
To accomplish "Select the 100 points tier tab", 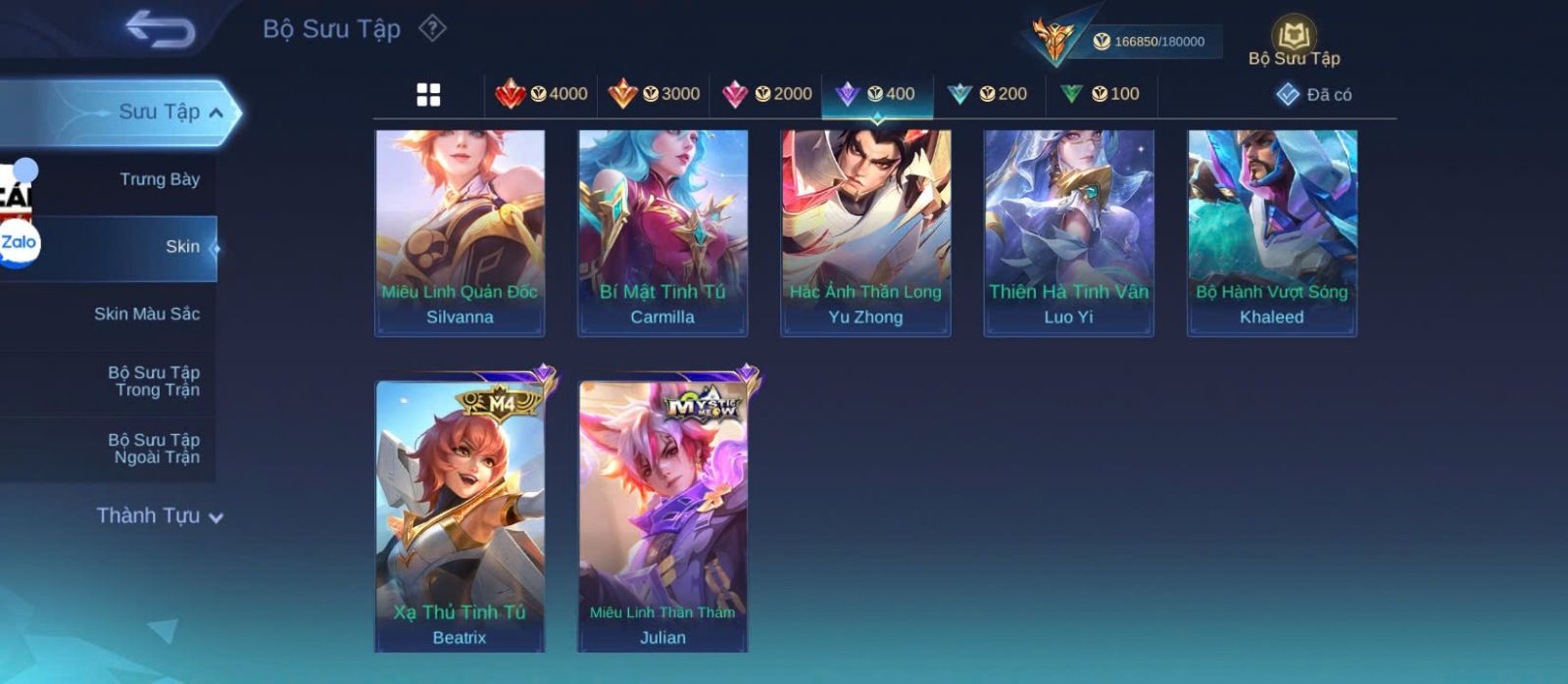I will tap(1100, 94).
